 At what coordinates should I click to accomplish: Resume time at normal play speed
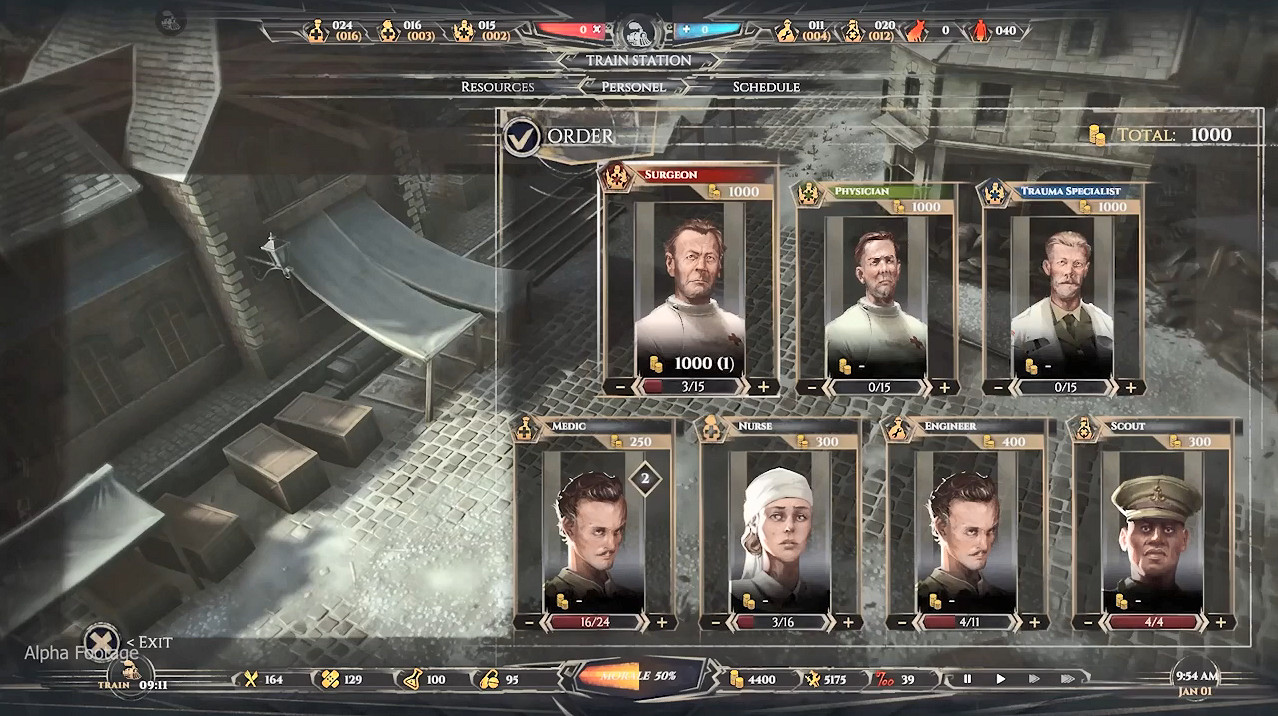coord(1000,679)
